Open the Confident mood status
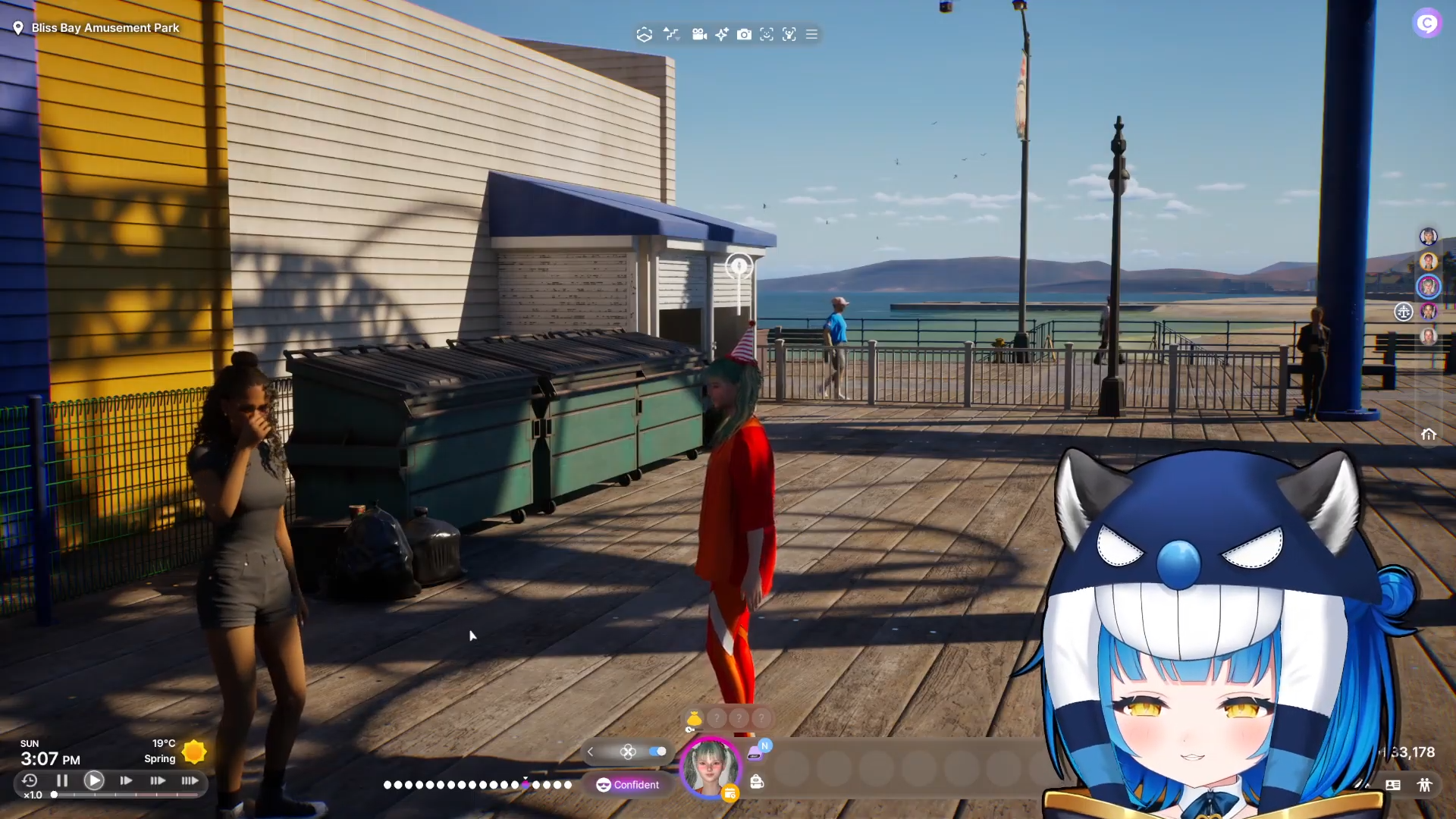 628,785
